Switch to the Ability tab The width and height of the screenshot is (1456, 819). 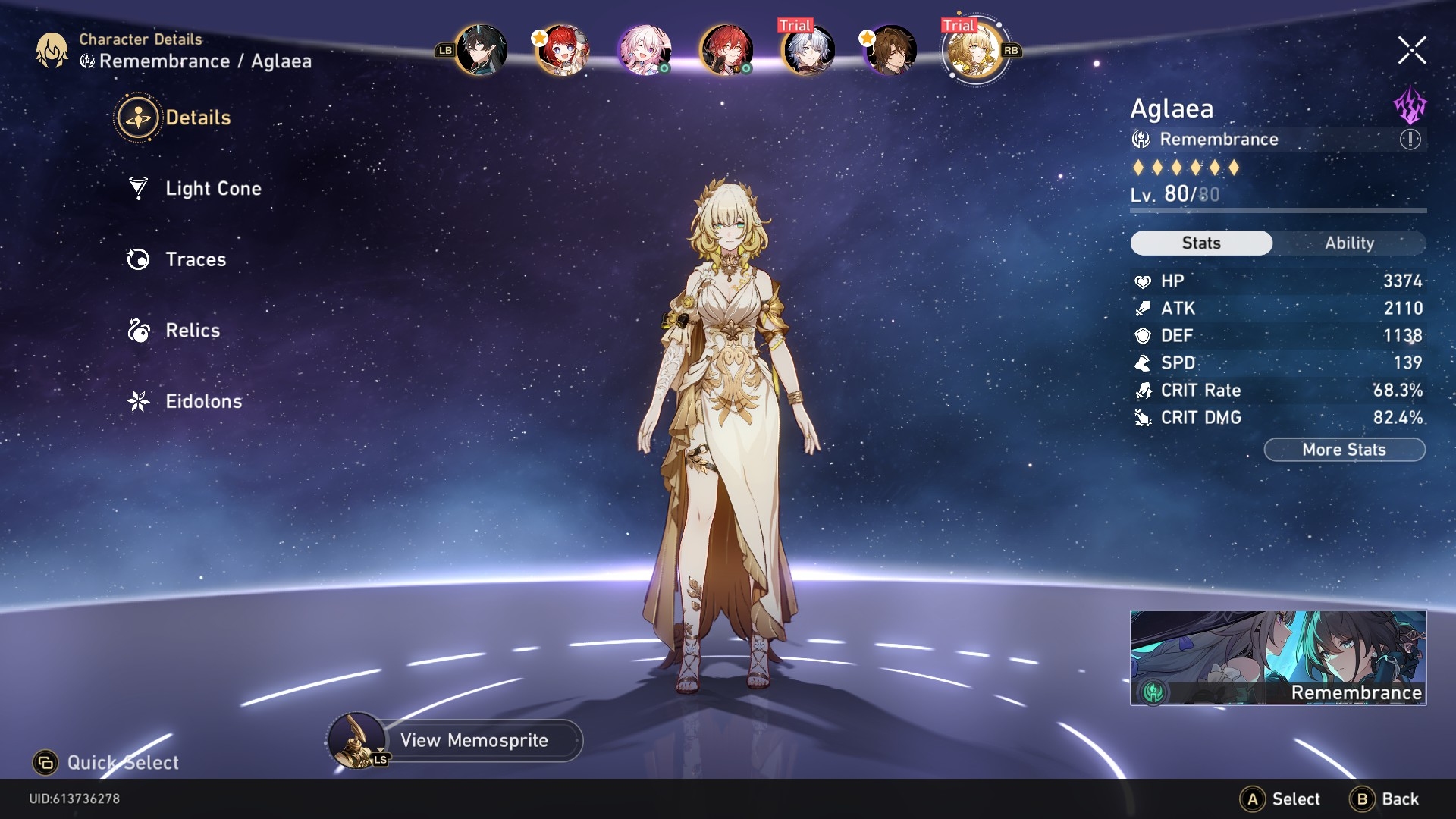click(1349, 243)
